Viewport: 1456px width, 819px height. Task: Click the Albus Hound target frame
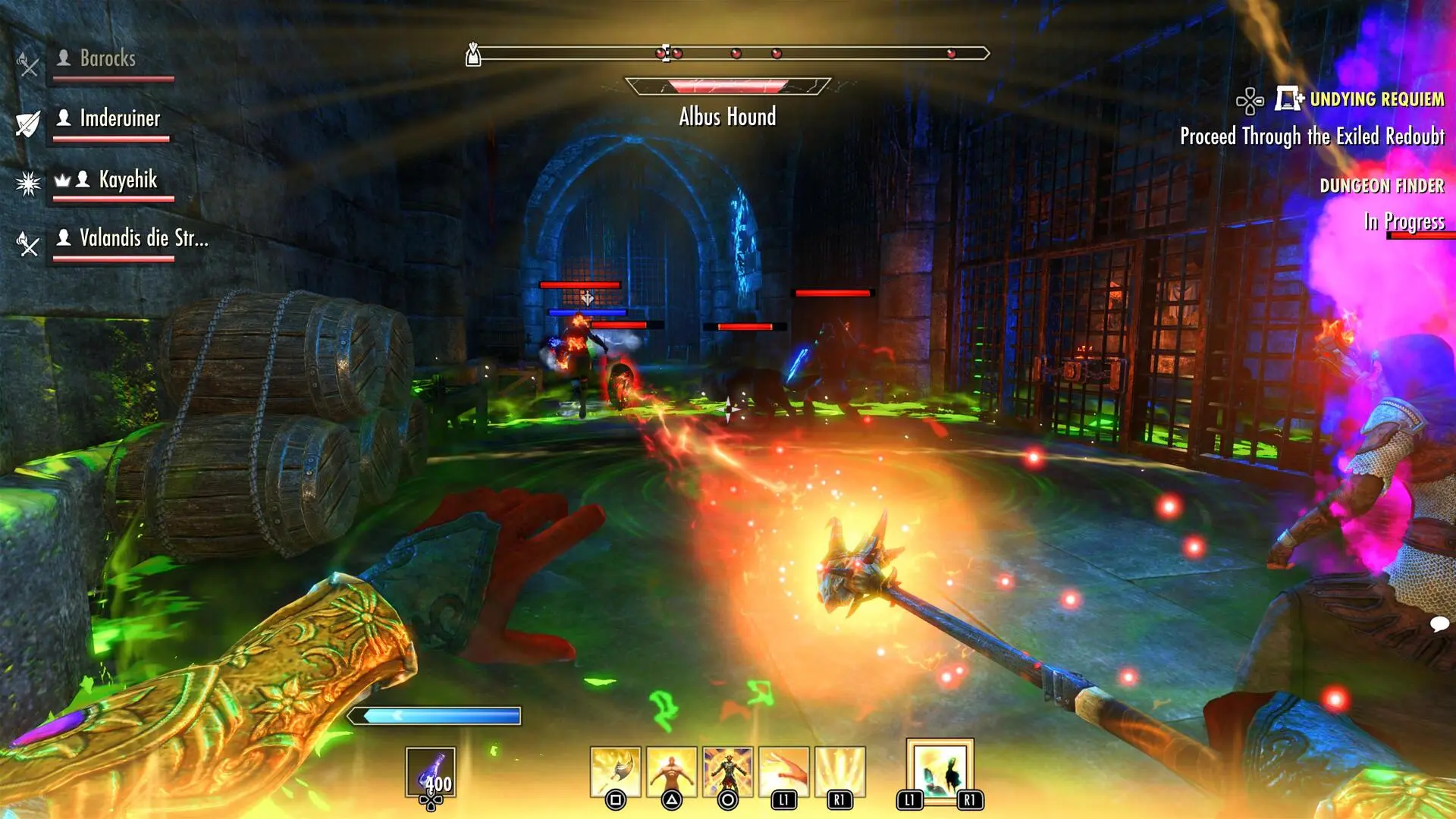coord(727,86)
